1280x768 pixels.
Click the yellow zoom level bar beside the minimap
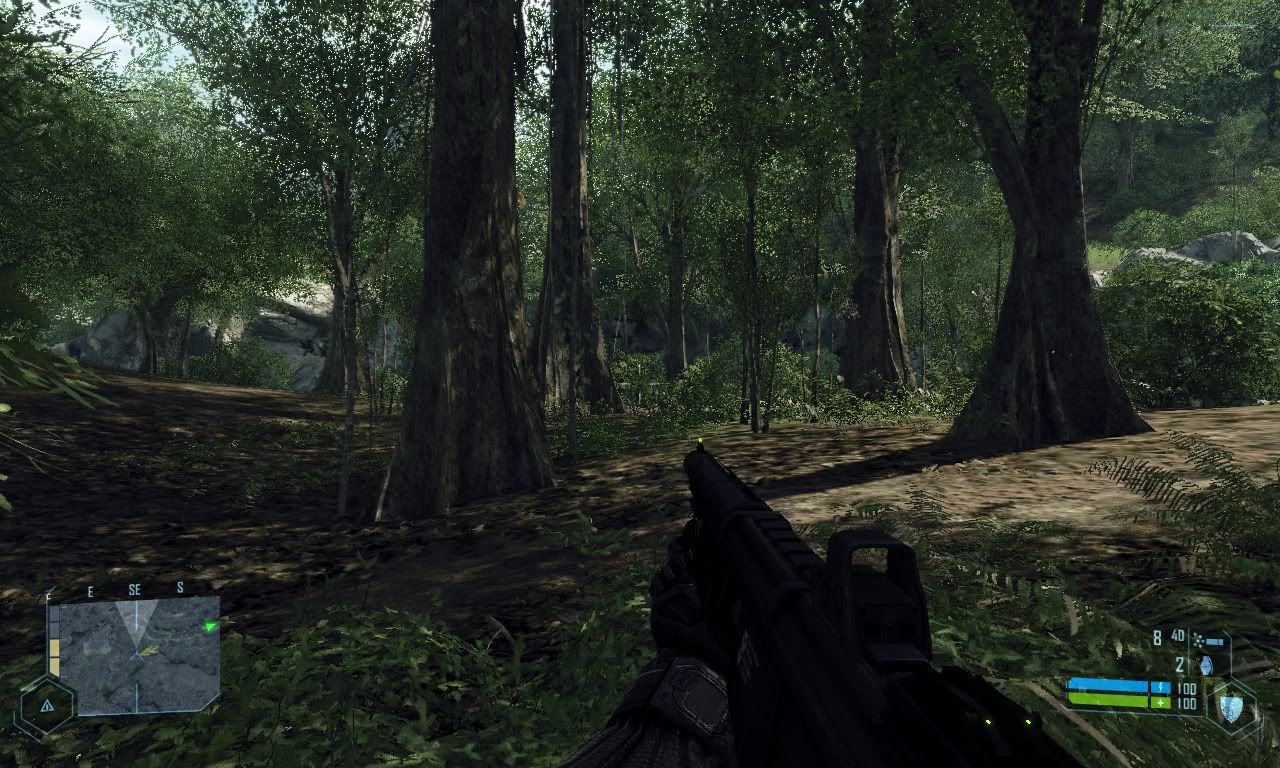coord(55,656)
